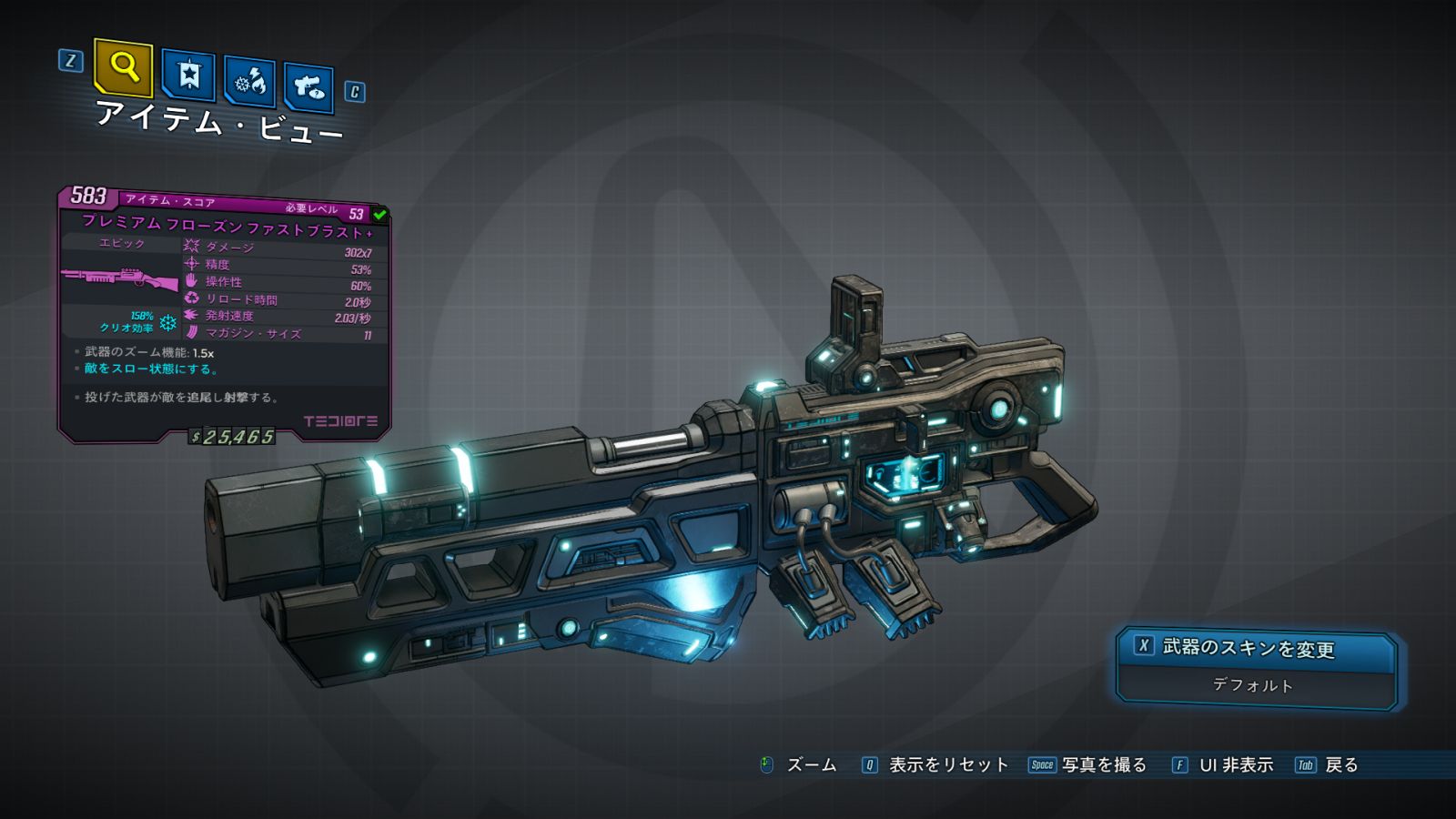The width and height of the screenshot is (1456, 819).
Task: Hide the UI
Action: [1223, 765]
